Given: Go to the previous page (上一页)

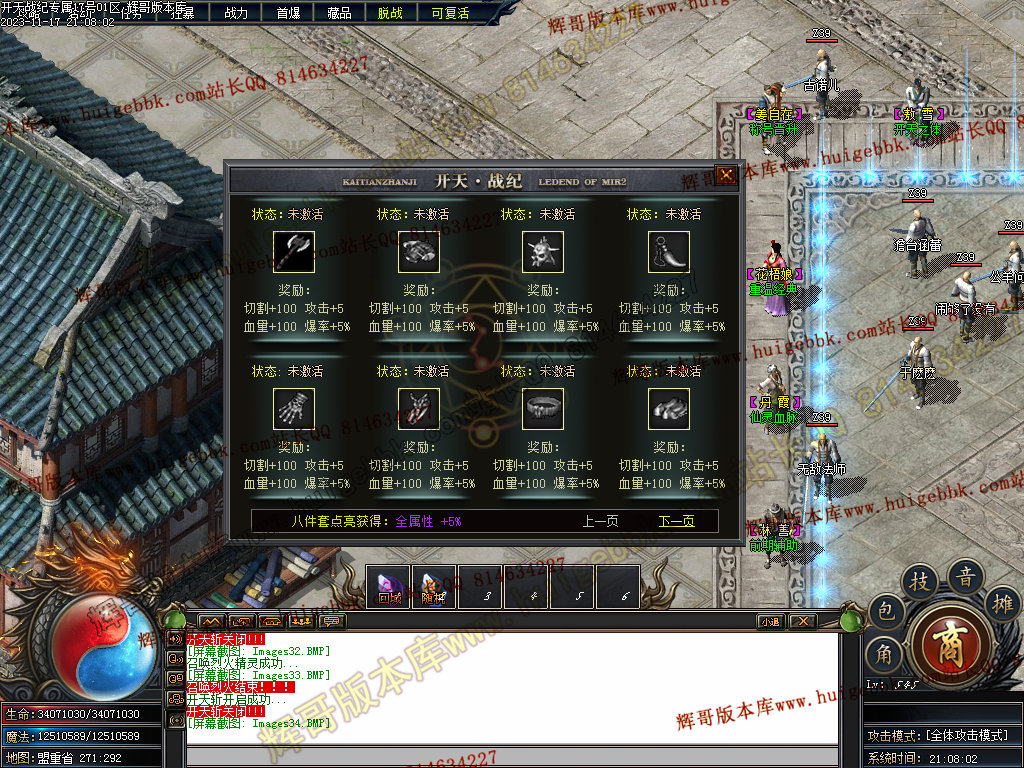Looking at the screenshot, I should click(x=600, y=521).
